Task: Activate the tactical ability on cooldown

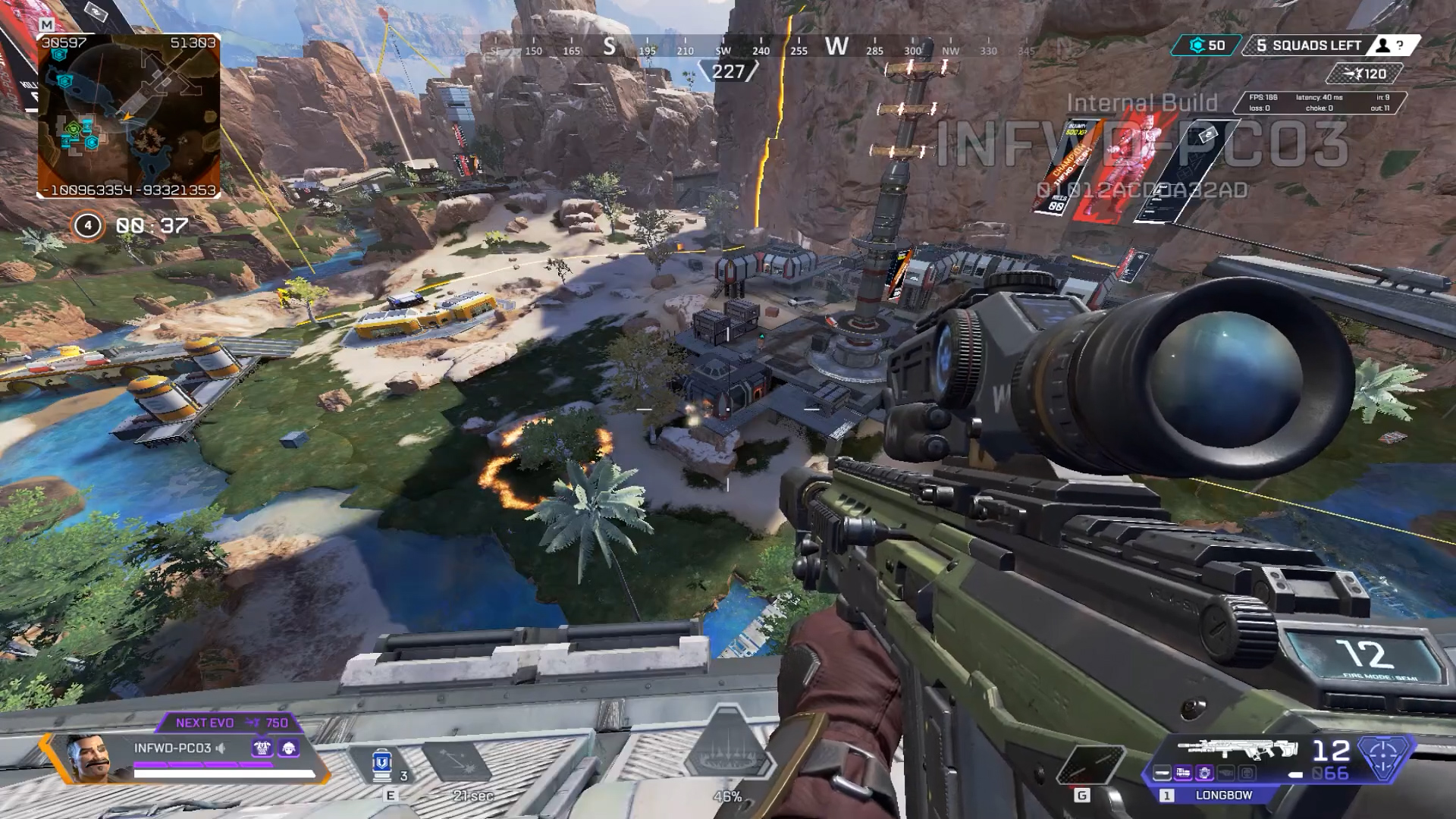Action: pyautogui.click(x=457, y=762)
